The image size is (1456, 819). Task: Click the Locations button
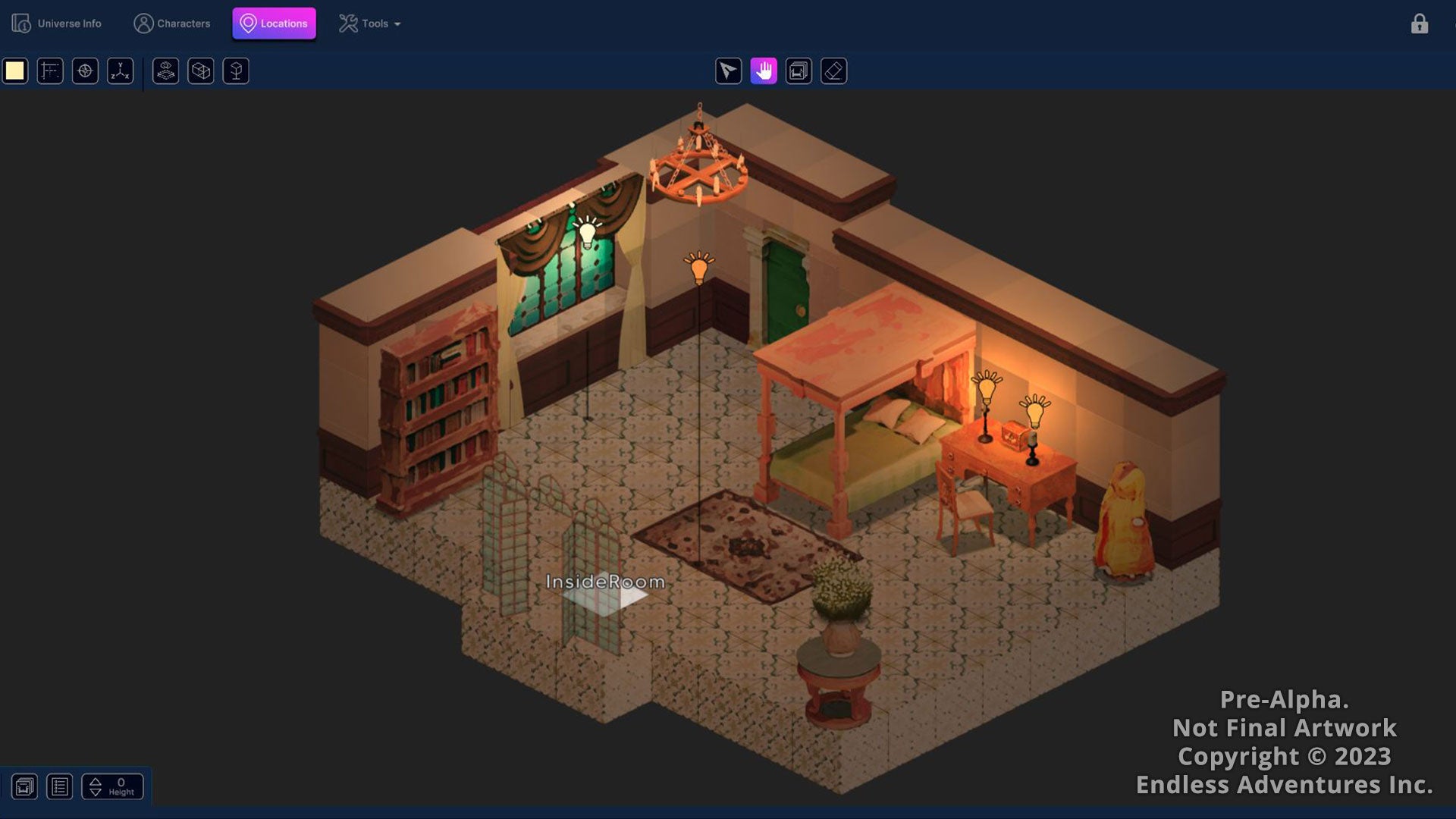(275, 24)
